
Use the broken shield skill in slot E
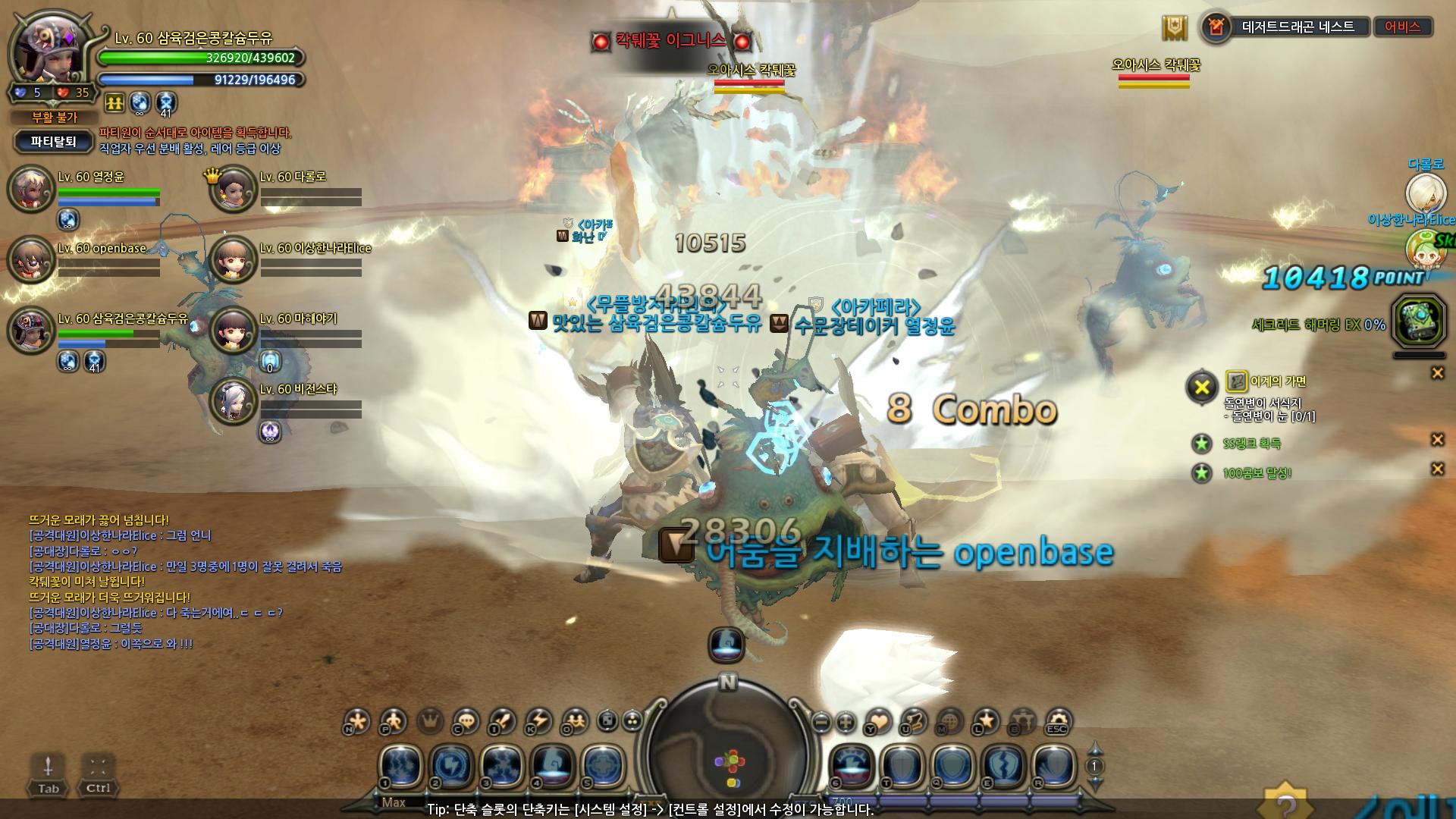click(1004, 767)
